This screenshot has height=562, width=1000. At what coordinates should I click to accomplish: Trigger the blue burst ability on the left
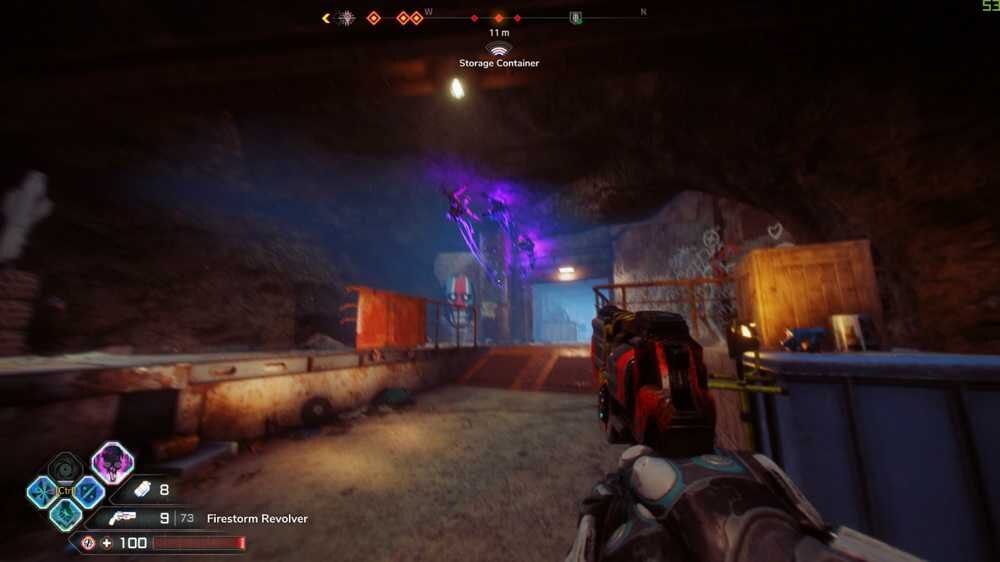pyautogui.click(x=43, y=492)
